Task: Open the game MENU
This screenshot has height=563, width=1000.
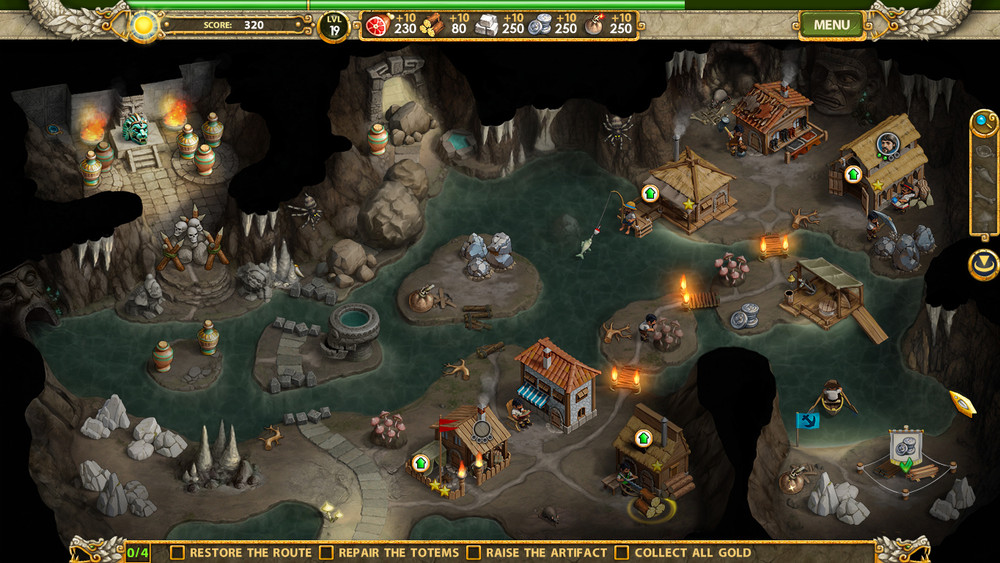Action: [x=831, y=24]
